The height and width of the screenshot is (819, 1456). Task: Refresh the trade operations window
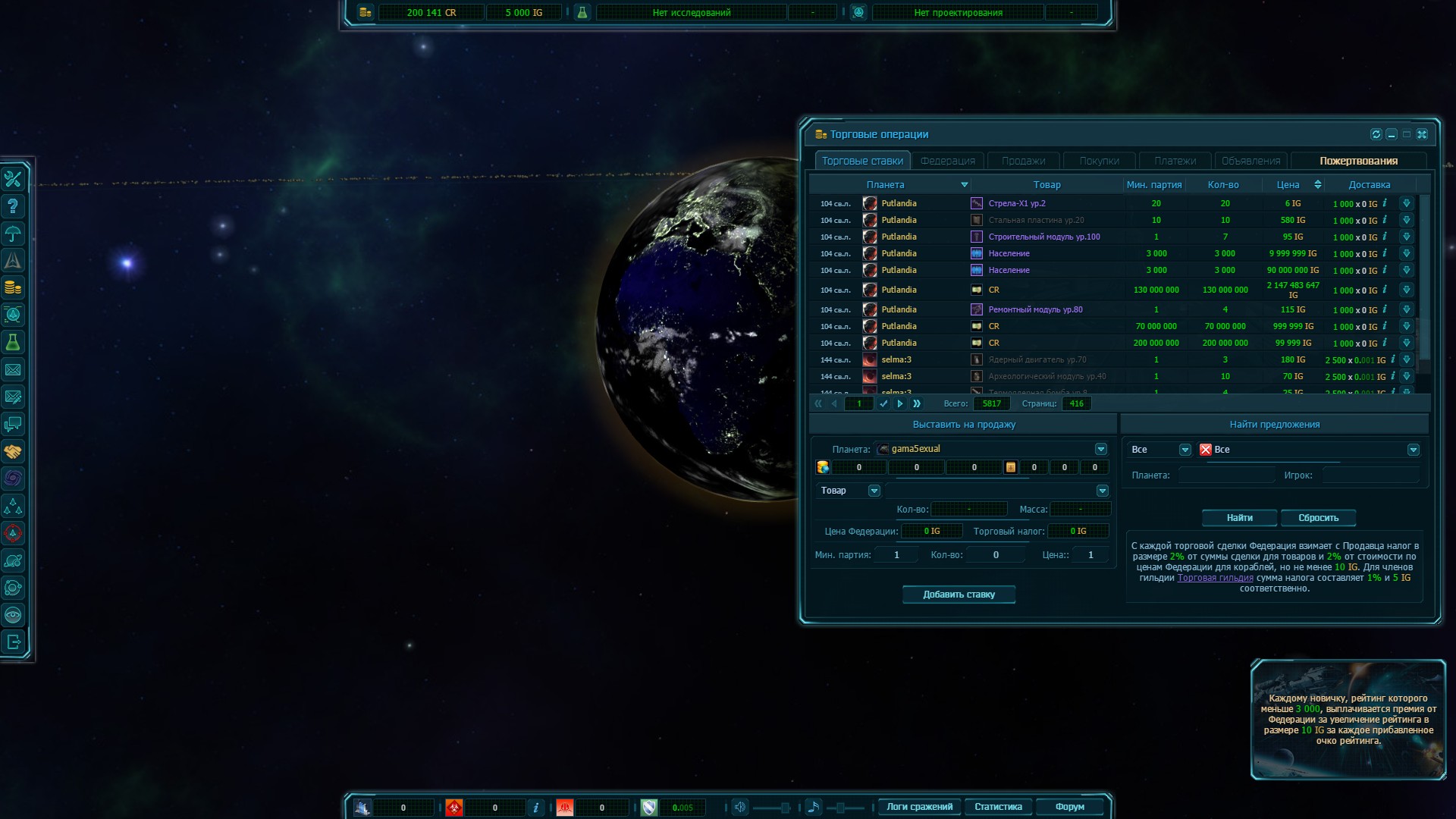point(1376,134)
